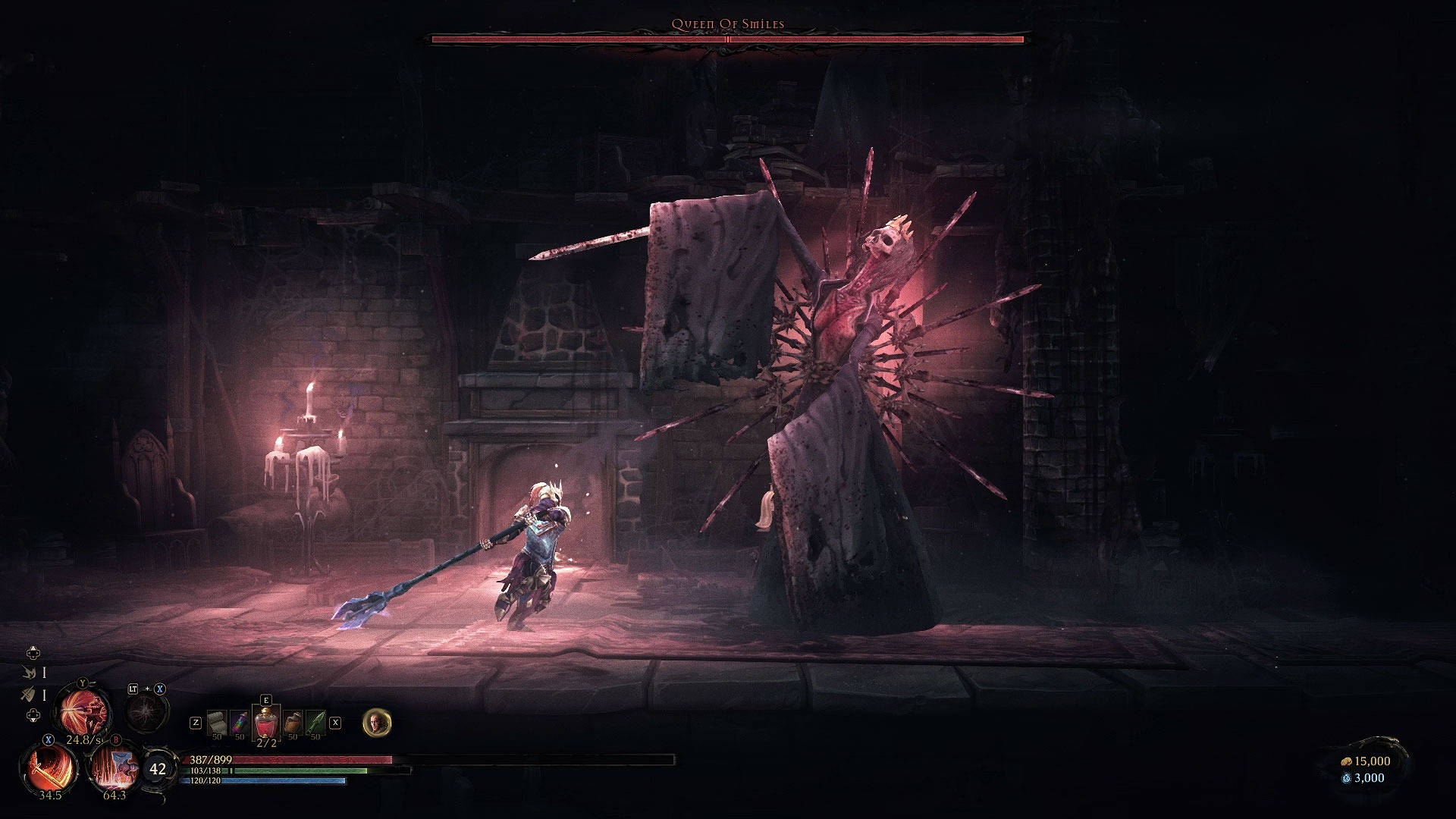
Task: Select the dark cracked orb ability
Action: pyautogui.click(x=146, y=712)
